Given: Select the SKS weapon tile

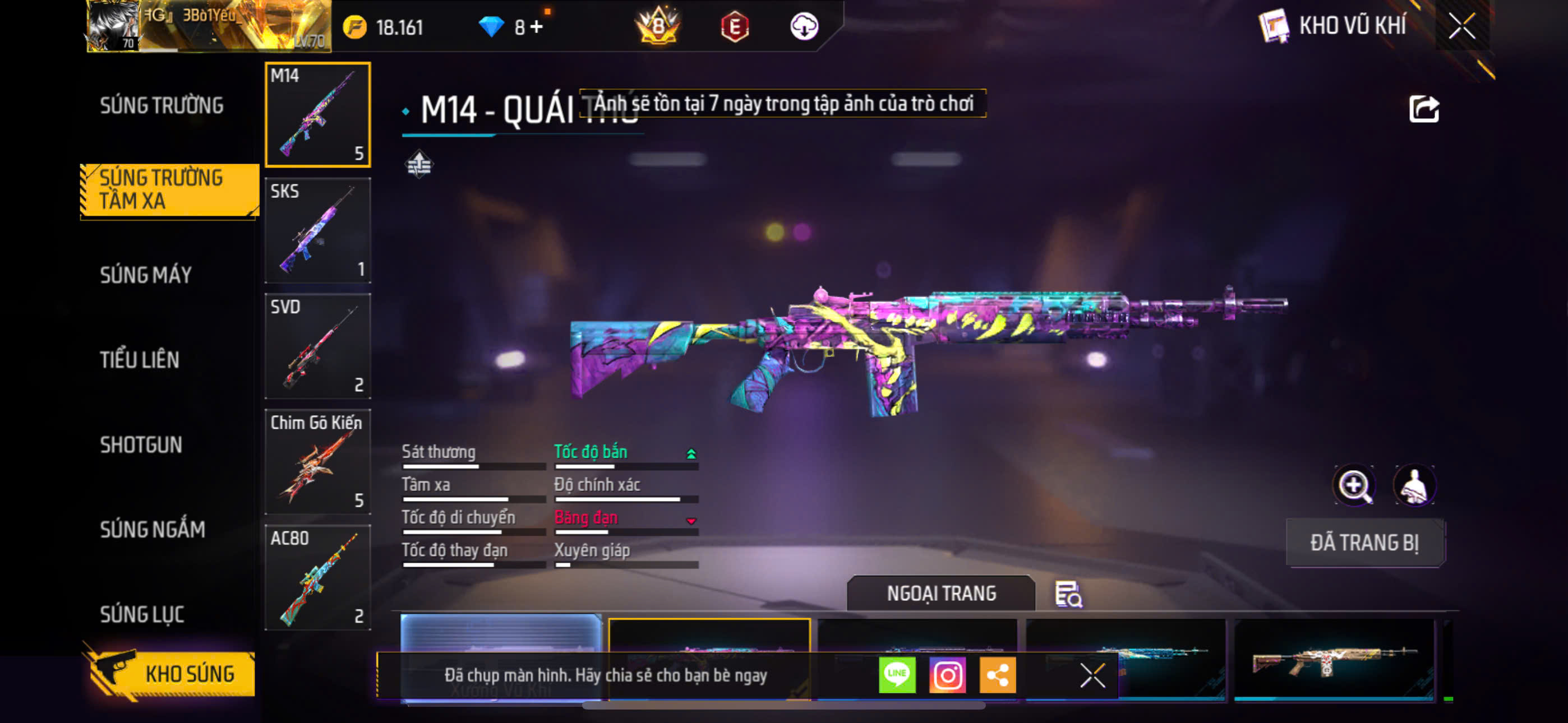Looking at the screenshot, I should click(318, 231).
